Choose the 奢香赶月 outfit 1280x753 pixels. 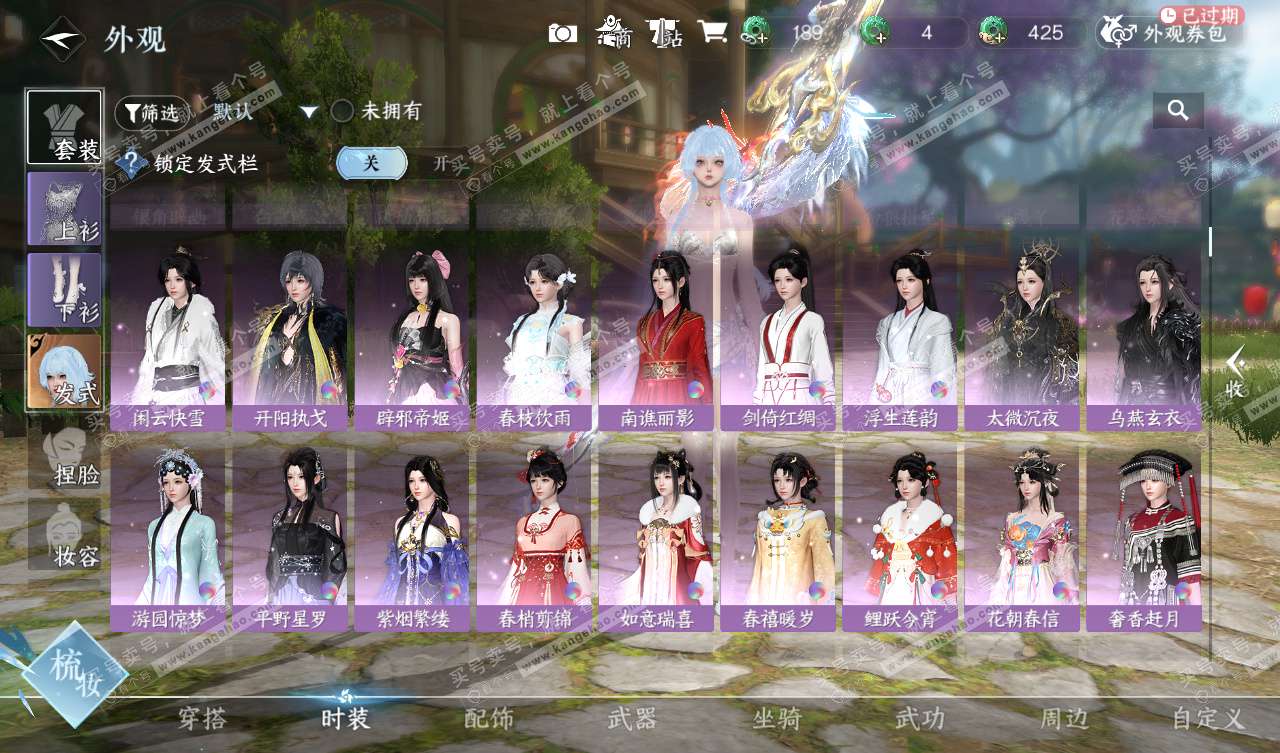1144,536
